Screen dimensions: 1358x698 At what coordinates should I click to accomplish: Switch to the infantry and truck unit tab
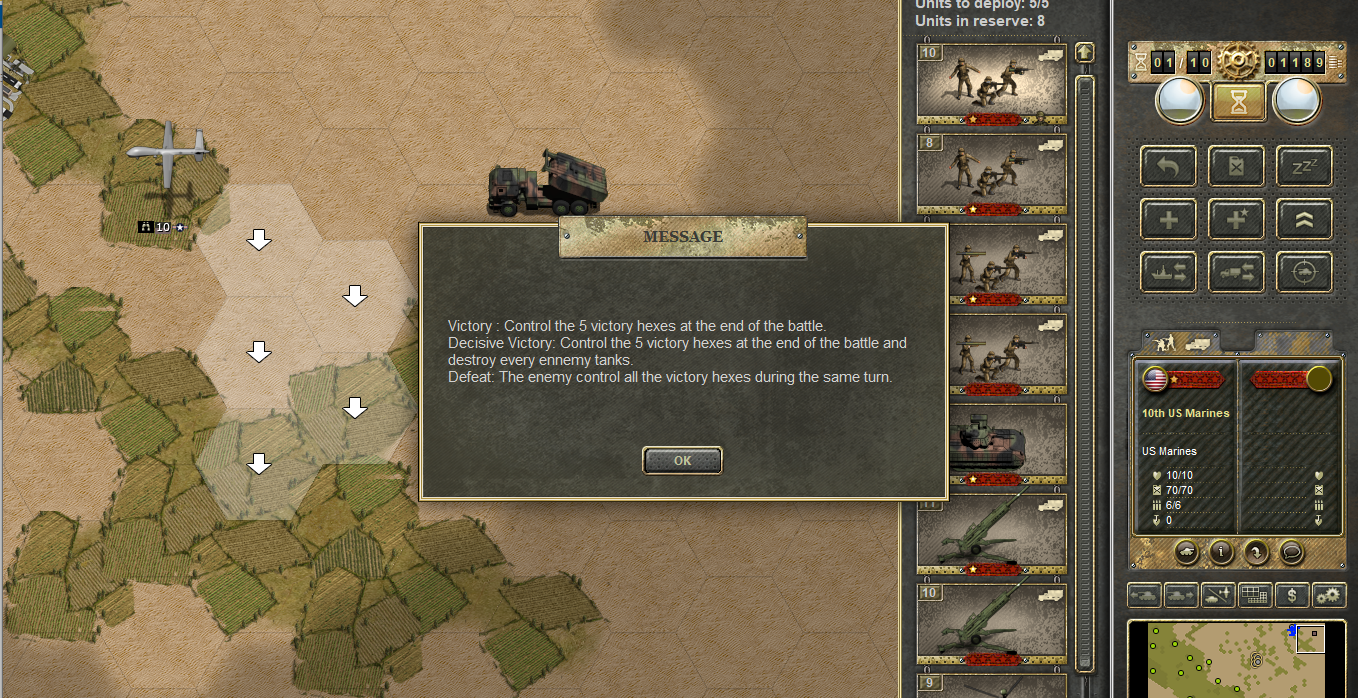coord(1180,341)
